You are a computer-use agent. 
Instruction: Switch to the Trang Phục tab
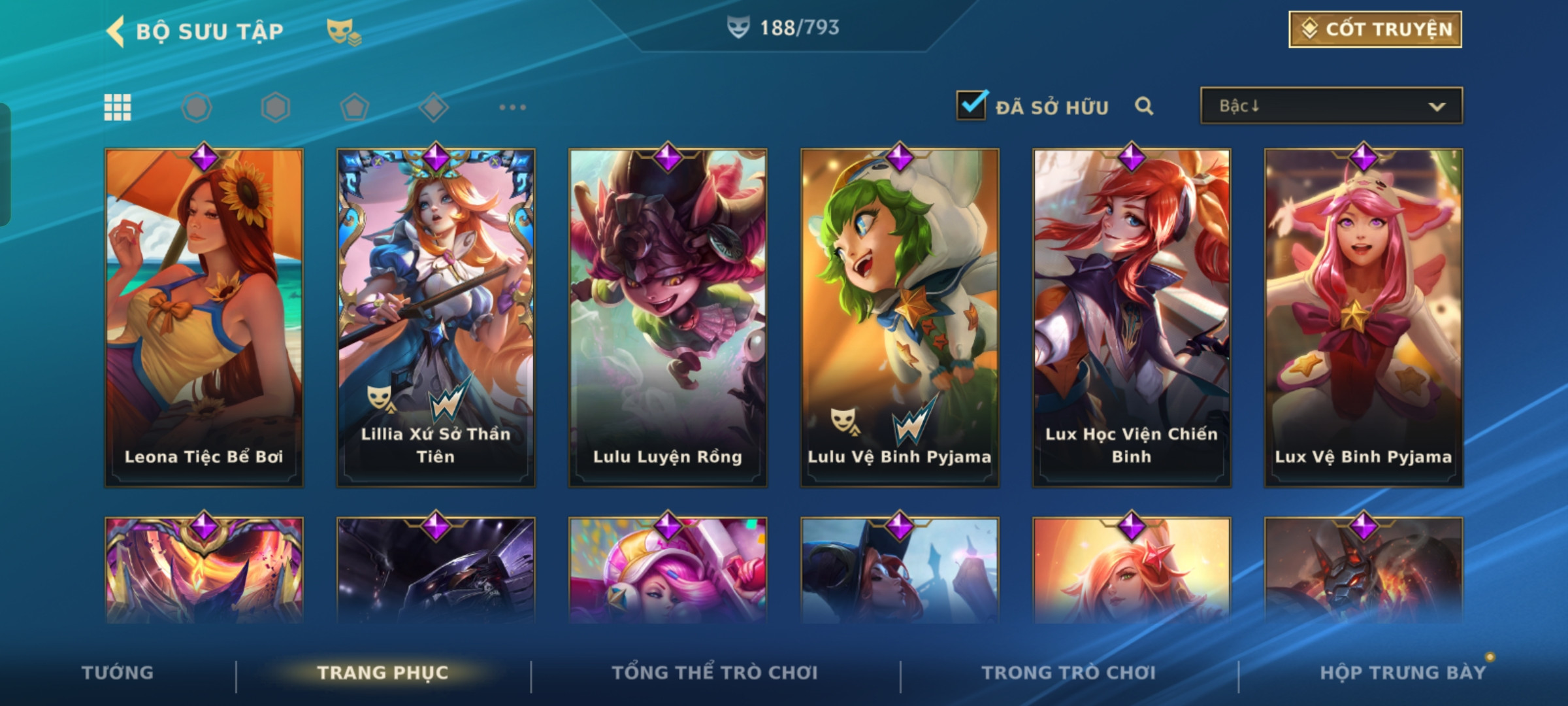click(x=383, y=673)
